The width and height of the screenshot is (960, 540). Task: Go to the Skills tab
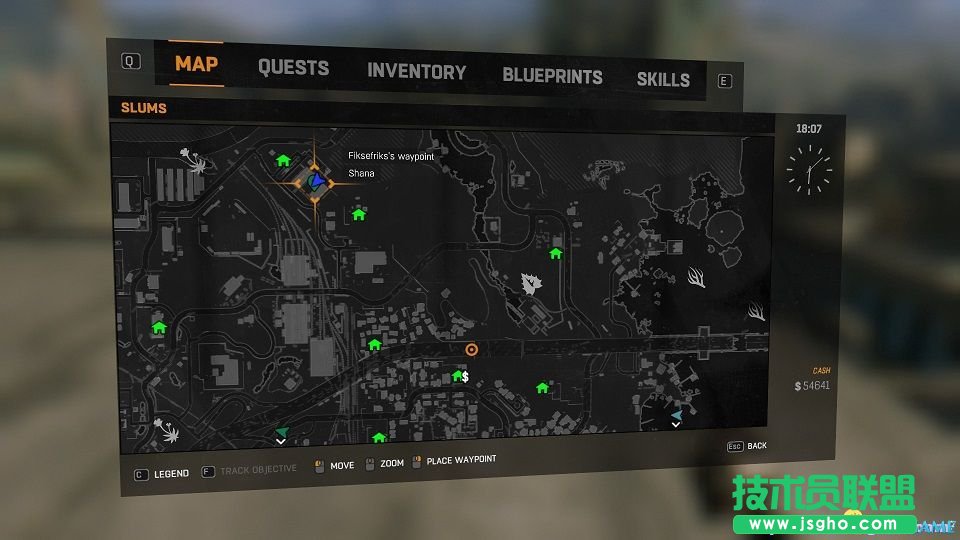click(663, 79)
